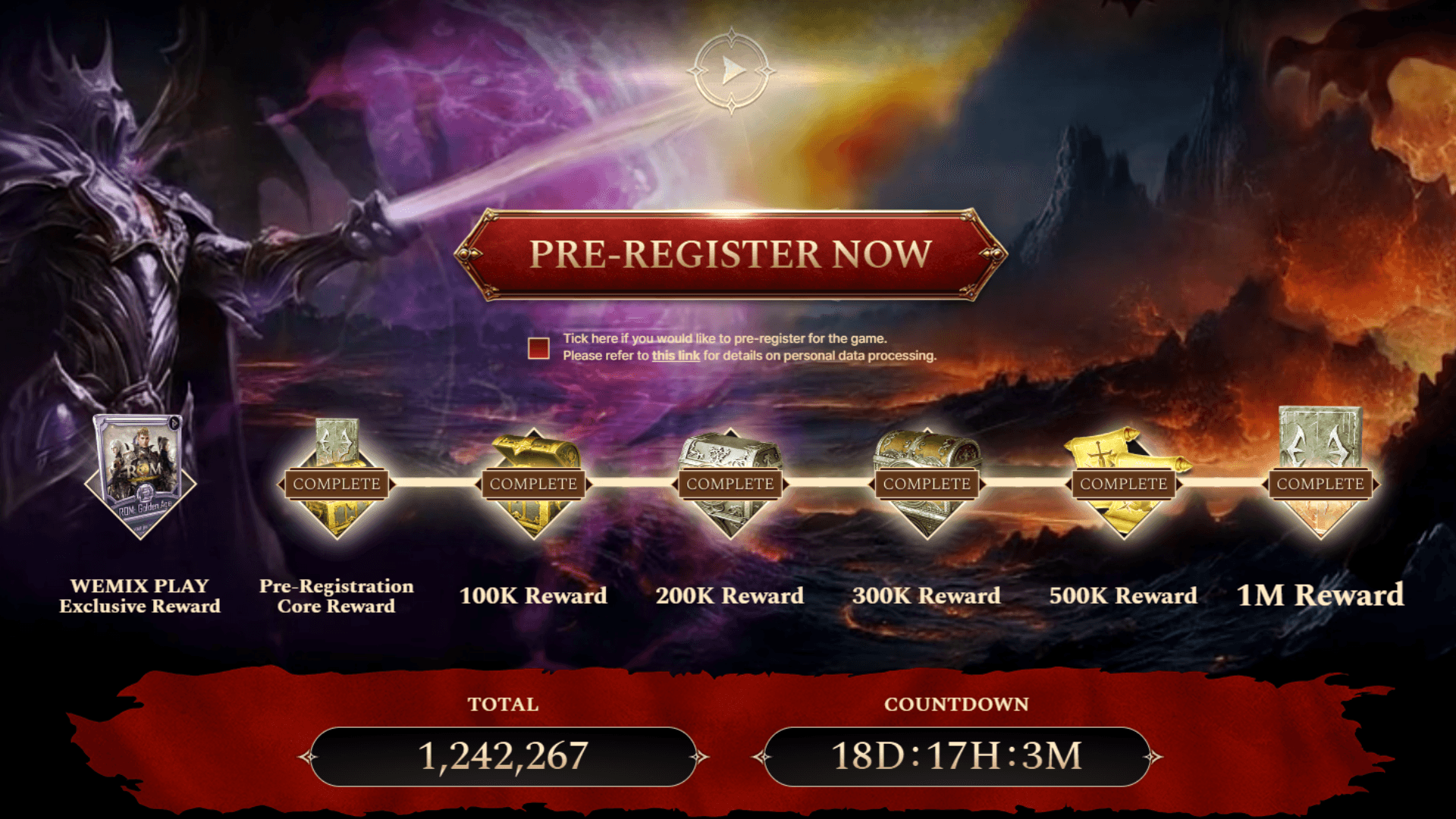Tick the pre-registration consent checkbox
This screenshot has height=819, width=1456.
(x=538, y=350)
